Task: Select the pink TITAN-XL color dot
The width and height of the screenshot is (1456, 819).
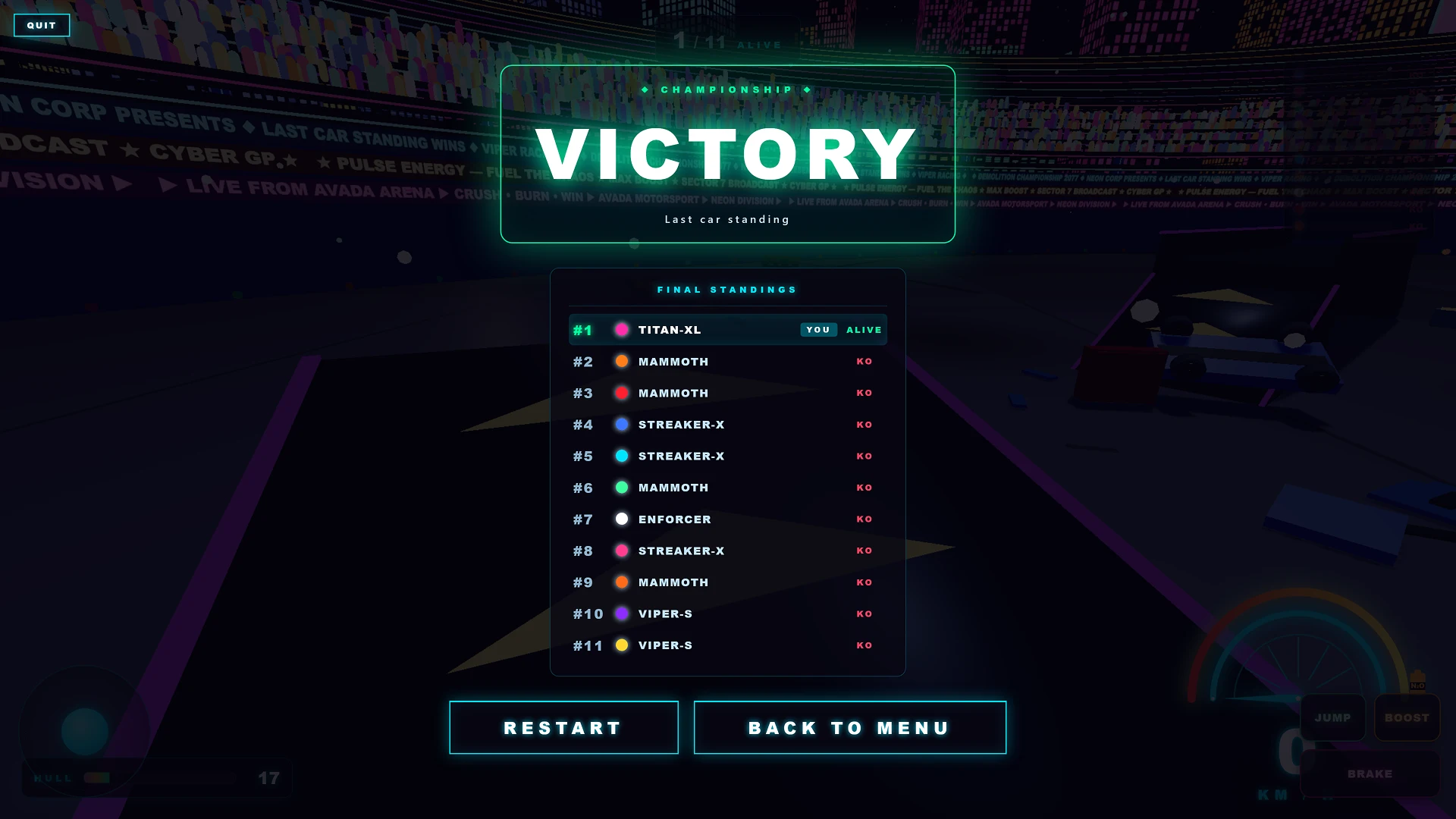Action: pyautogui.click(x=621, y=330)
